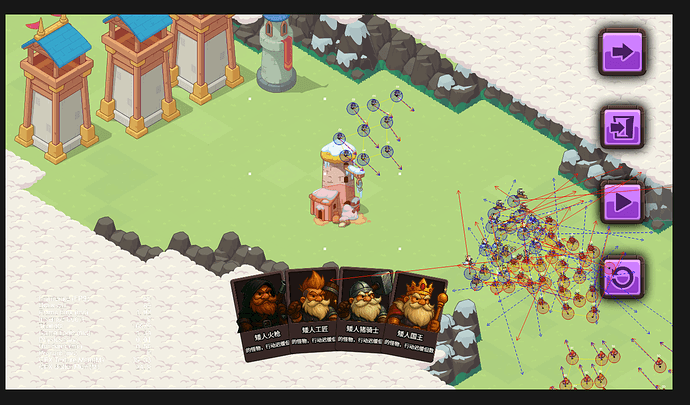
Task: Click the purple right-arrow button
Action: [622, 52]
